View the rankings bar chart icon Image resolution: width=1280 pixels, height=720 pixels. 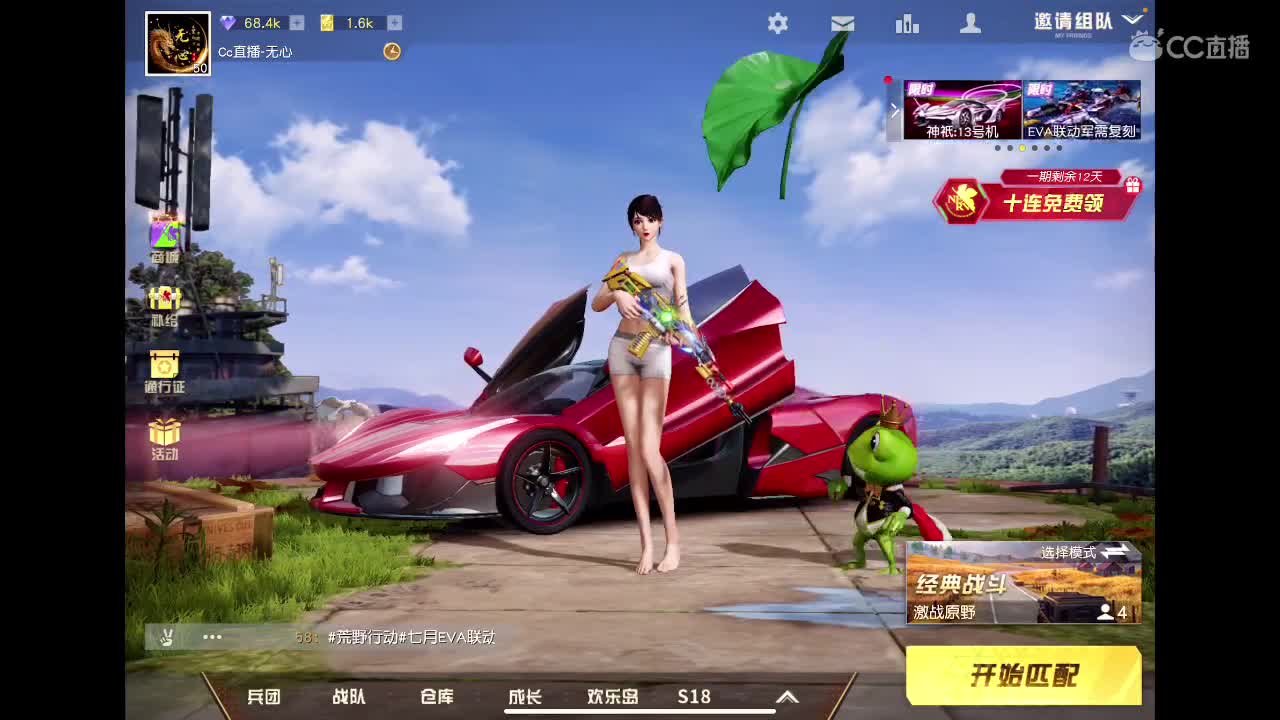click(x=907, y=23)
